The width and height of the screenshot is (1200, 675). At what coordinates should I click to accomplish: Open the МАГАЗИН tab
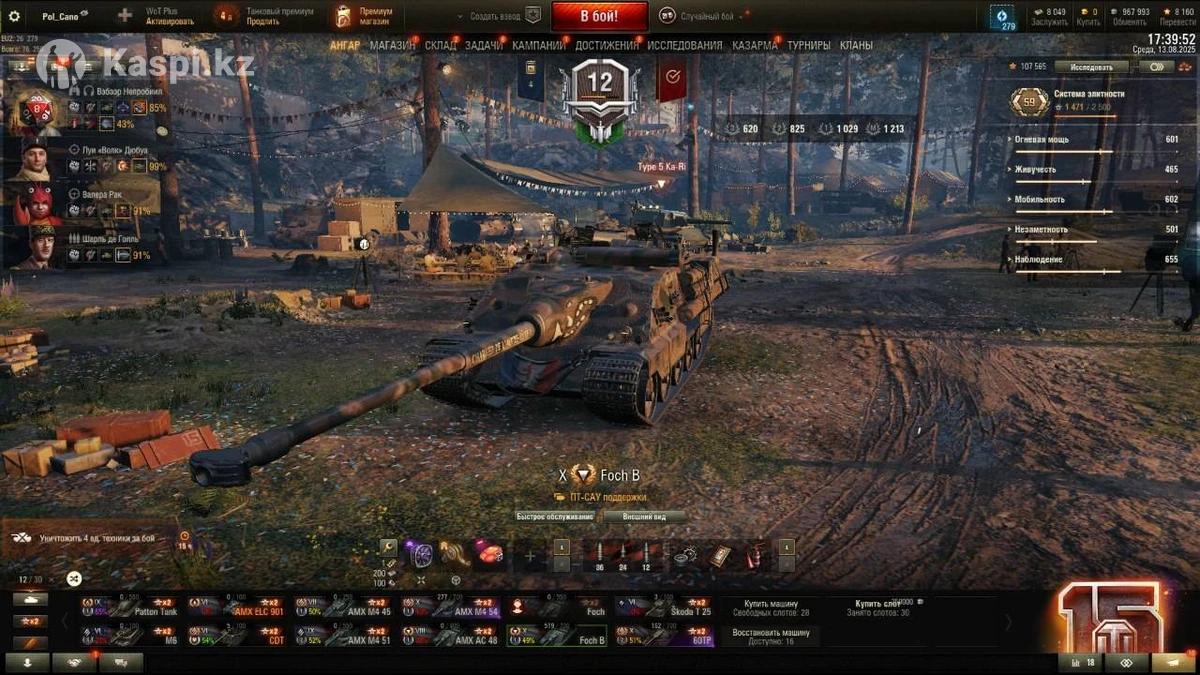(x=392, y=45)
